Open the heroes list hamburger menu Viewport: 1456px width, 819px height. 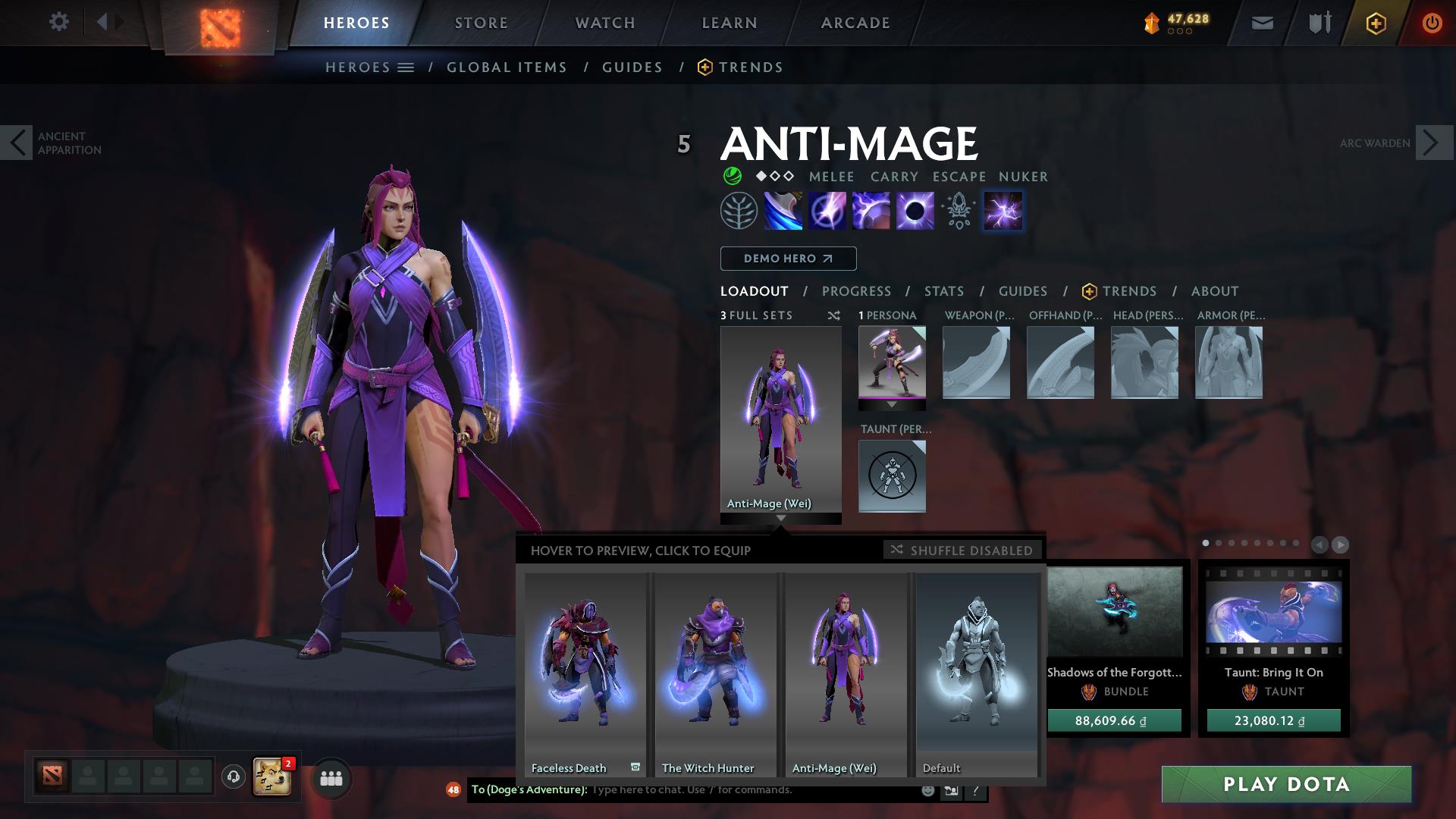[406, 67]
